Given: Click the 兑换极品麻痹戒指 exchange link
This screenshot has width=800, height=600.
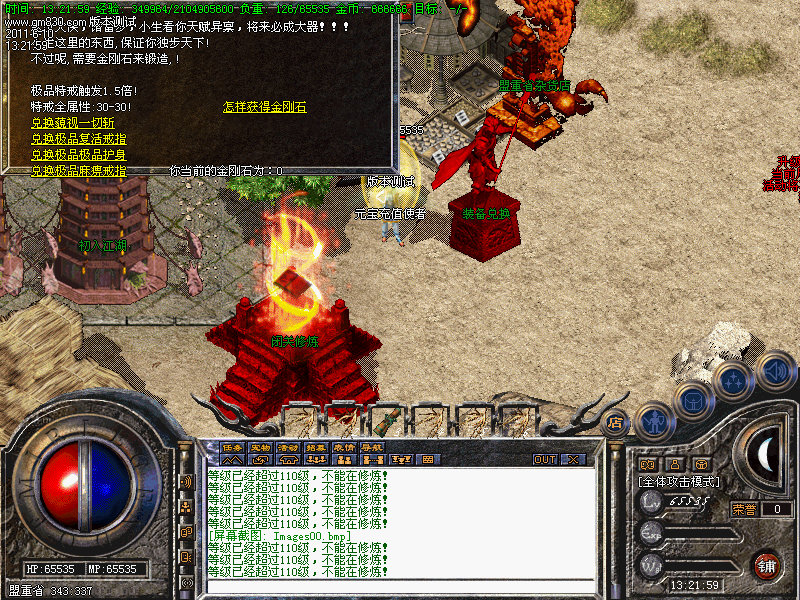Looking at the screenshot, I should (x=78, y=171).
